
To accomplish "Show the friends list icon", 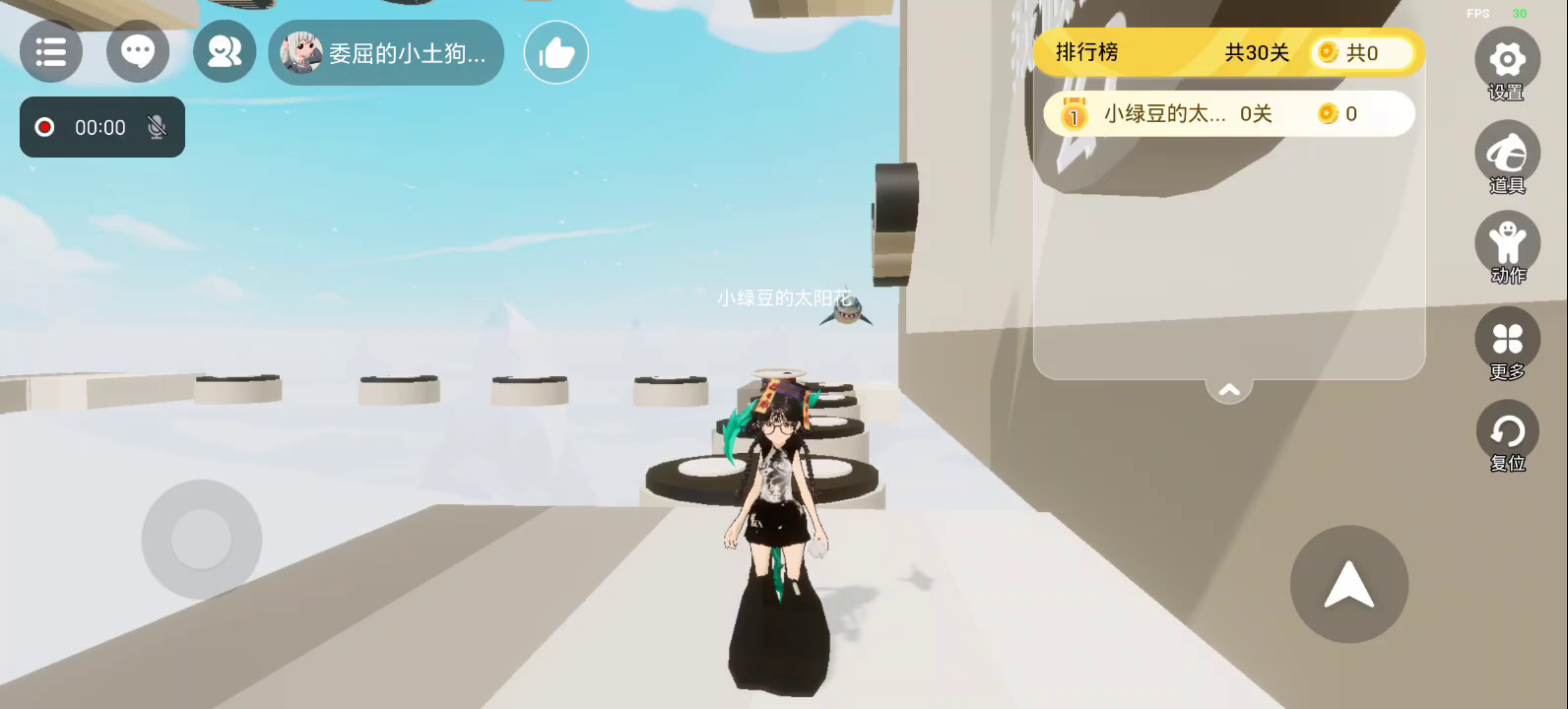I will [x=225, y=52].
